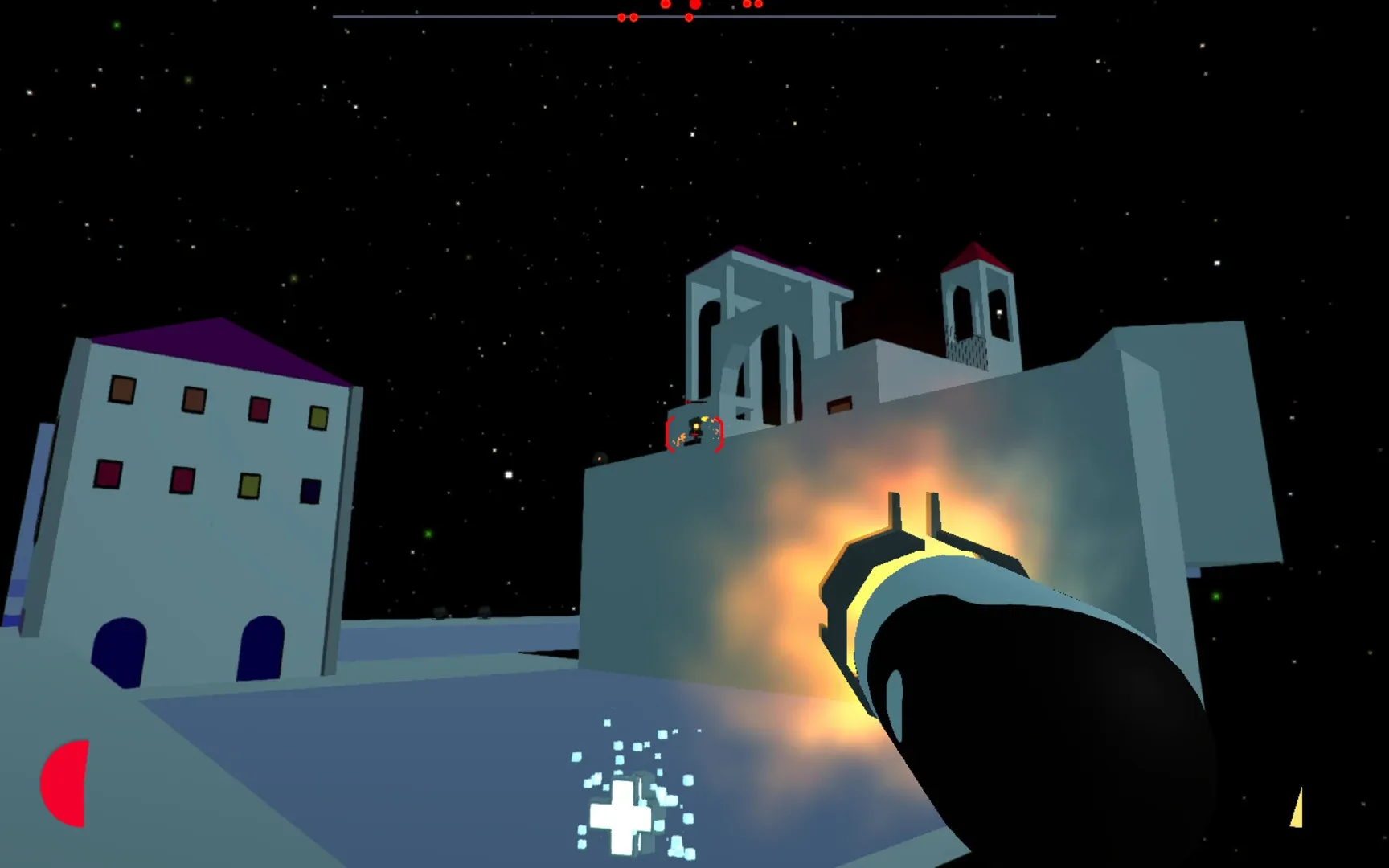
Task: Click the small red dot below the compass line
Action: [688, 16]
